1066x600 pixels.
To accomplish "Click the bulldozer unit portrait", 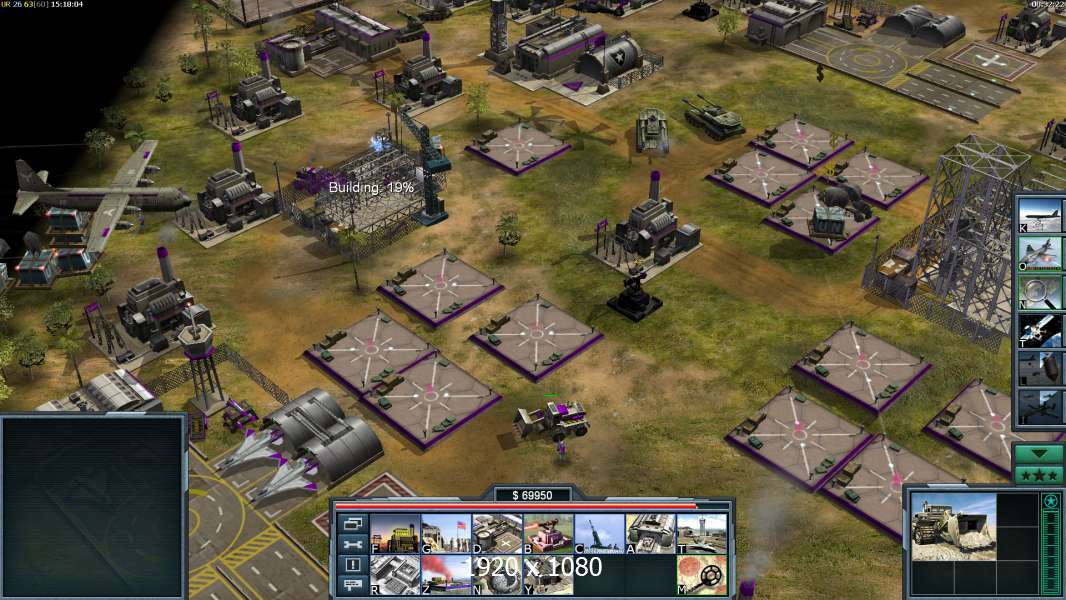I will (x=953, y=525).
